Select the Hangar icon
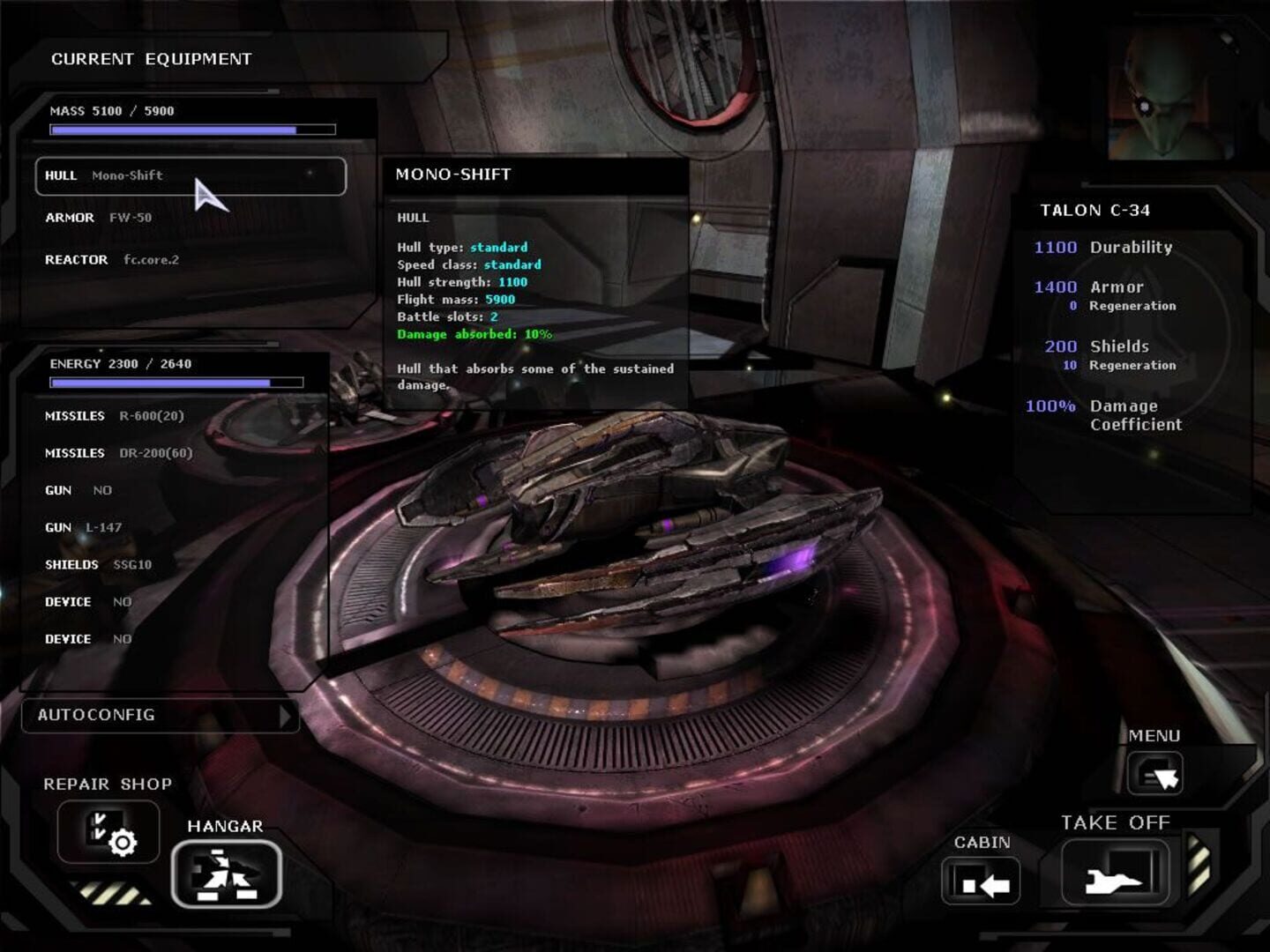The image size is (1270, 952). (227, 875)
